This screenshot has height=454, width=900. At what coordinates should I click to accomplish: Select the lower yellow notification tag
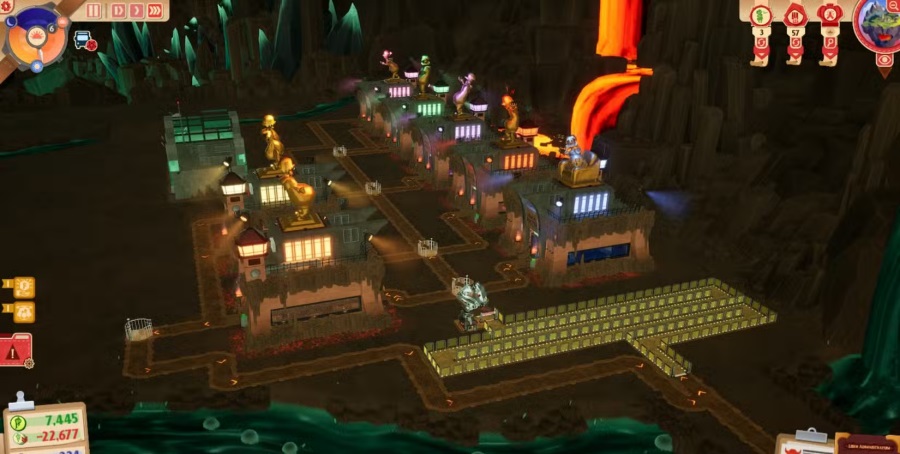point(22,312)
